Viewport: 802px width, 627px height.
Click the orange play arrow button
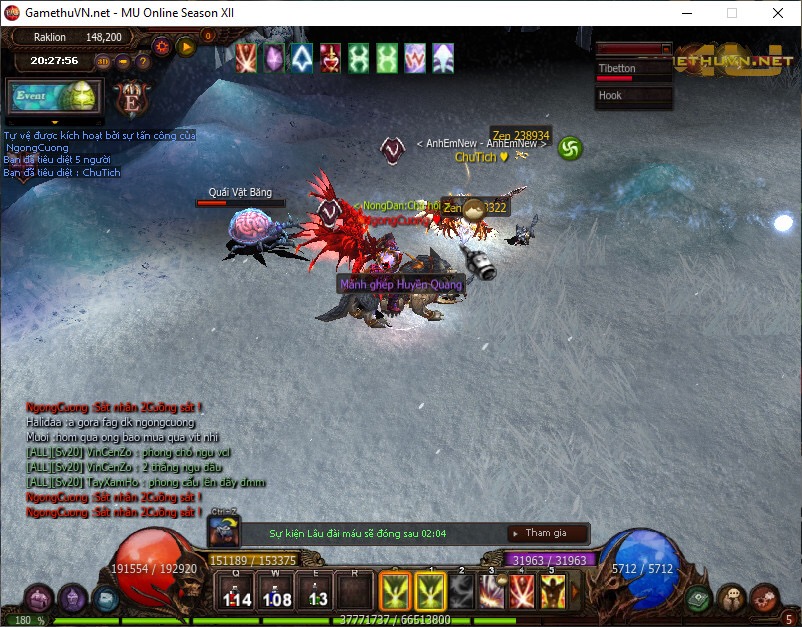pos(186,45)
